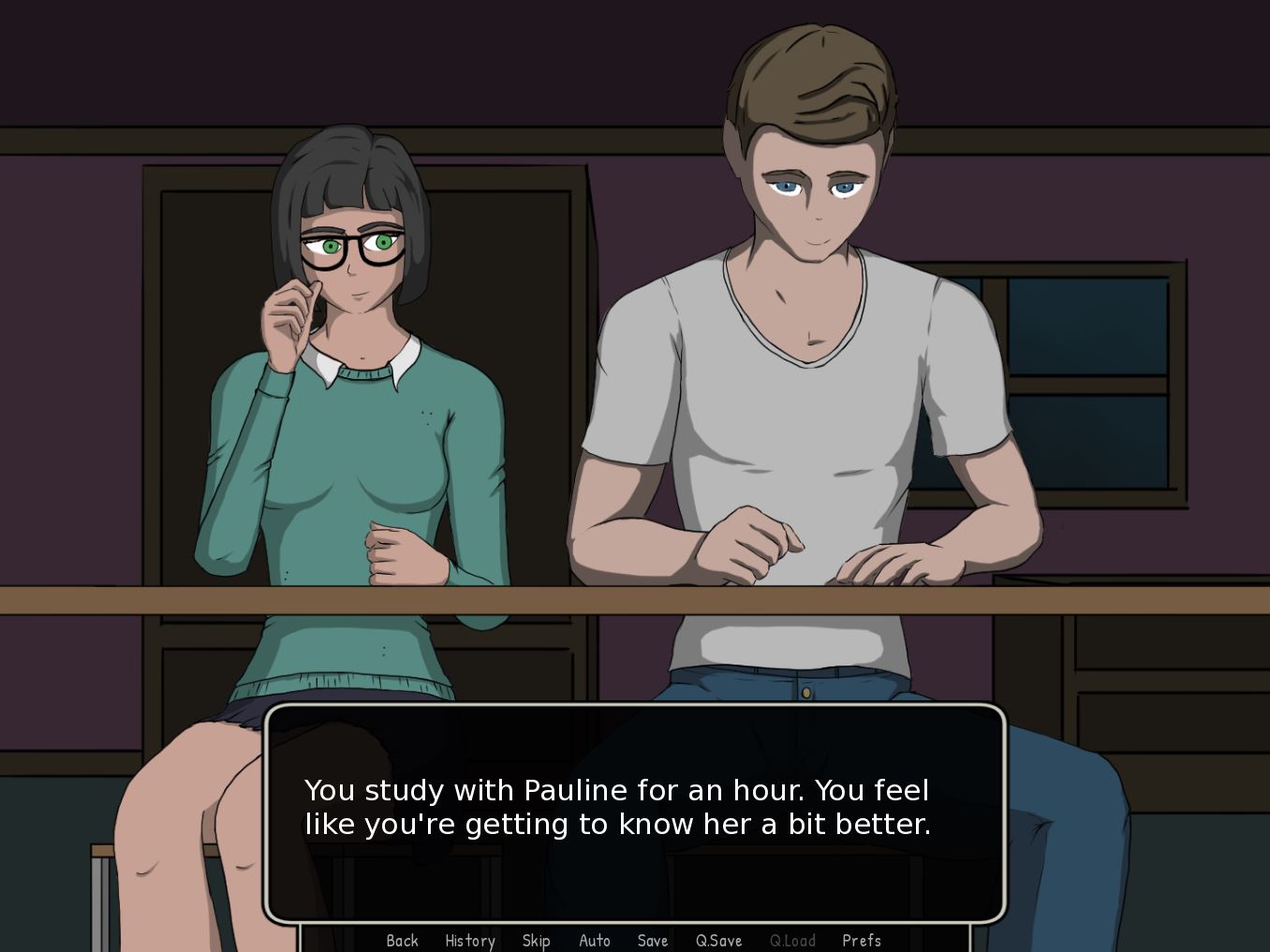Open the dialogue History log
Viewport: 1270px width, 952px height.
(x=469, y=940)
